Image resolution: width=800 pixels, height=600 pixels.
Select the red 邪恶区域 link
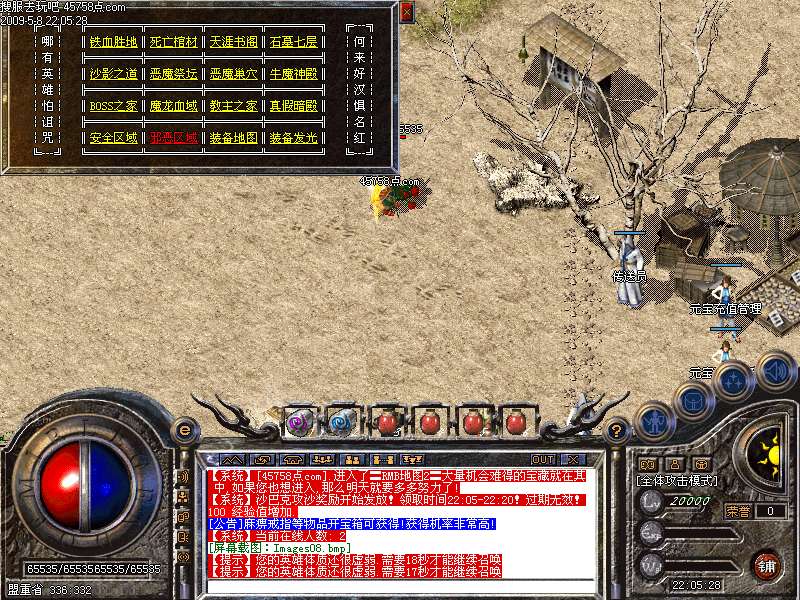pos(174,138)
